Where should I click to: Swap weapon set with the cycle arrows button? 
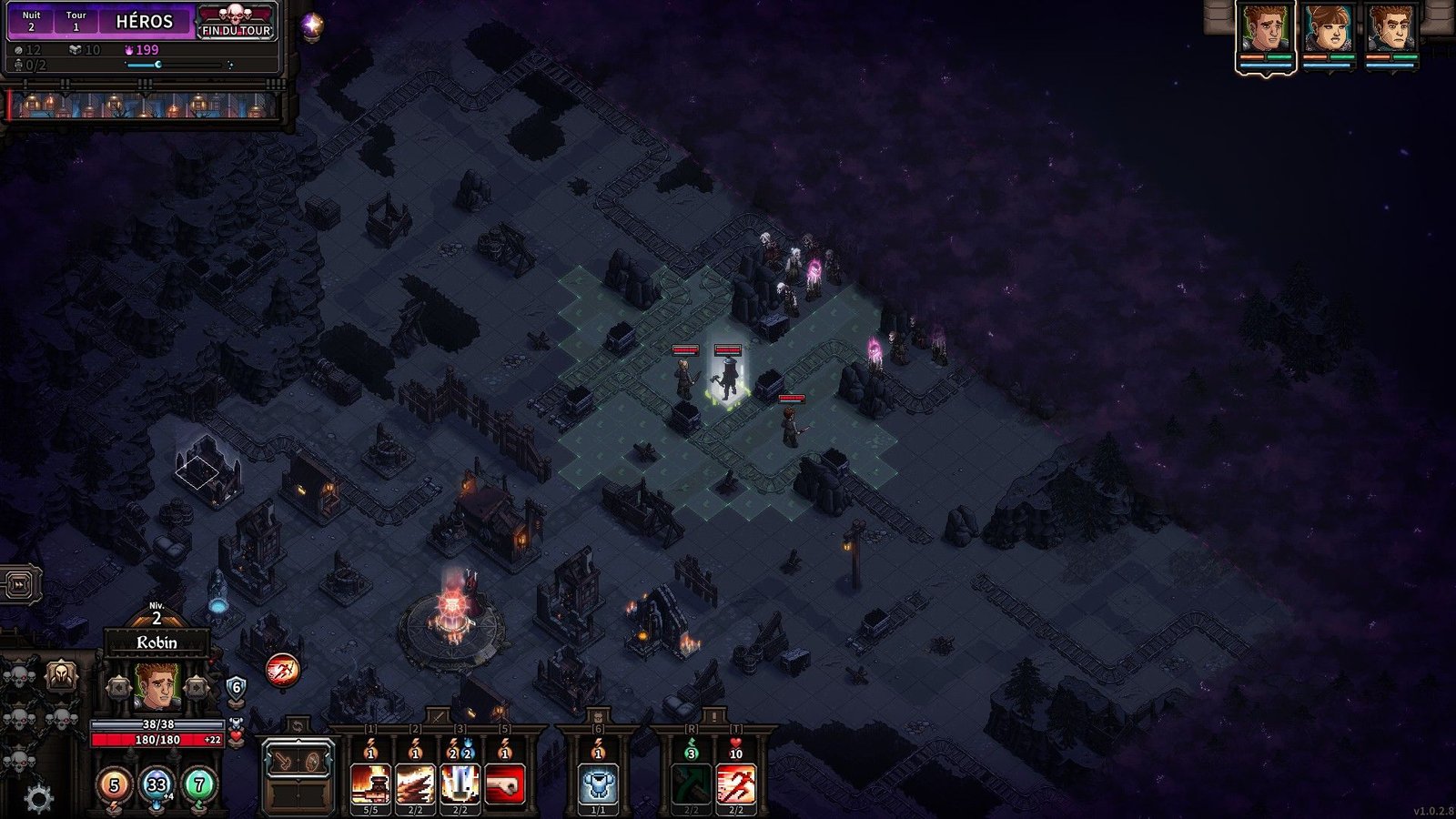tap(298, 726)
